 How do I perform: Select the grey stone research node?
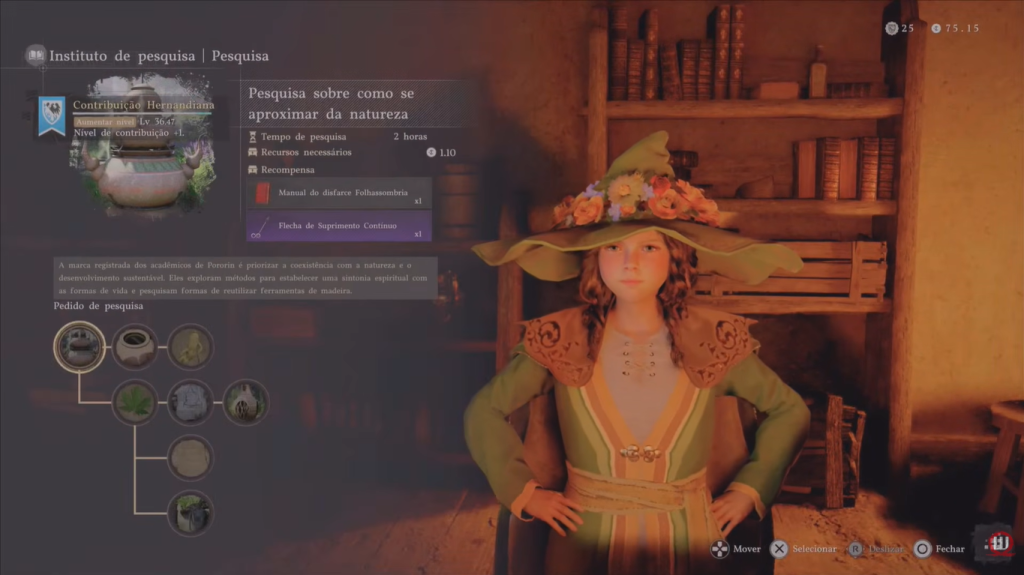point(190,402)
